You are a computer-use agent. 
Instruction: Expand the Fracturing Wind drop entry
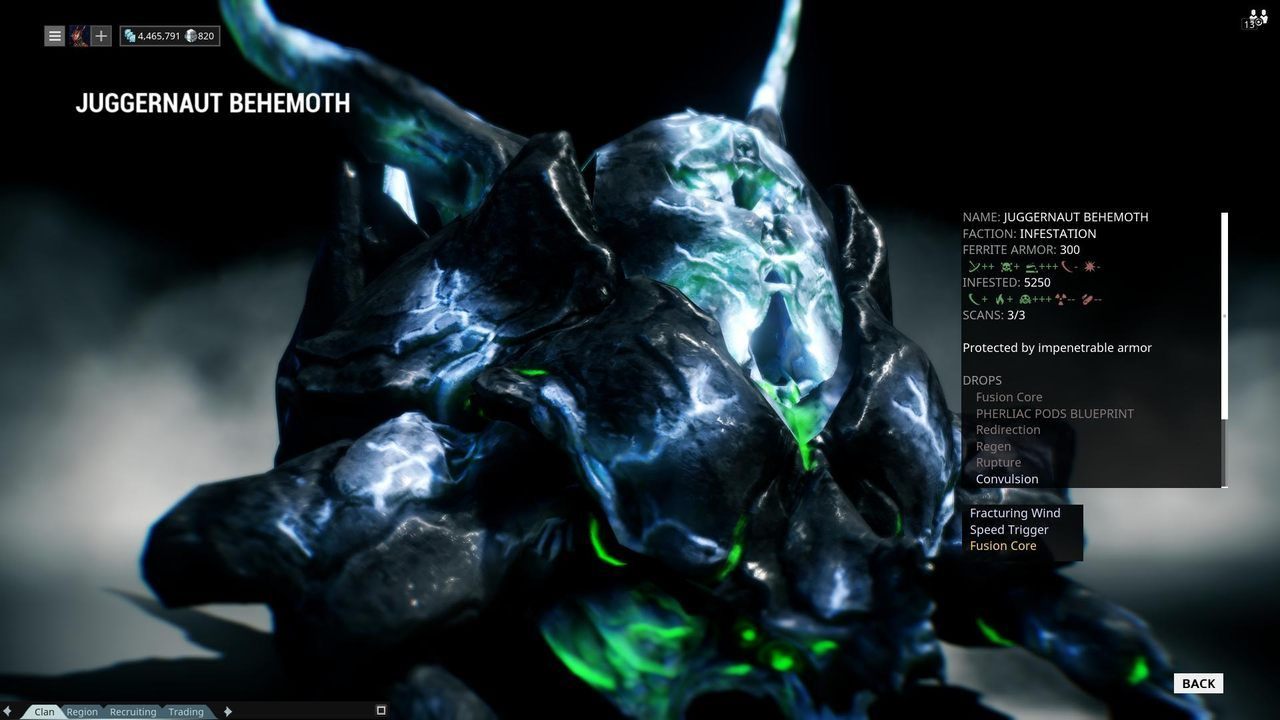1015,512
